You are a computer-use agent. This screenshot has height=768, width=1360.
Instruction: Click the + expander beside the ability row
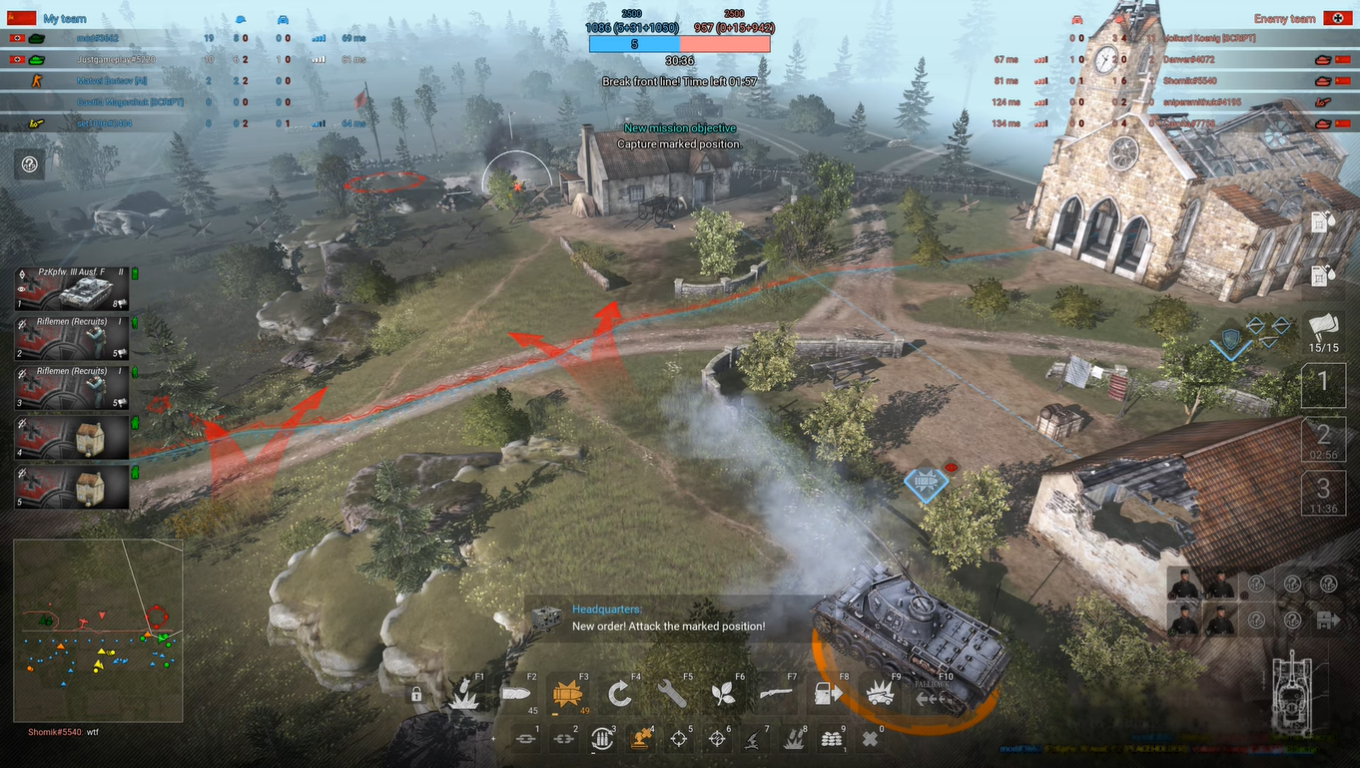coord(494,737)
